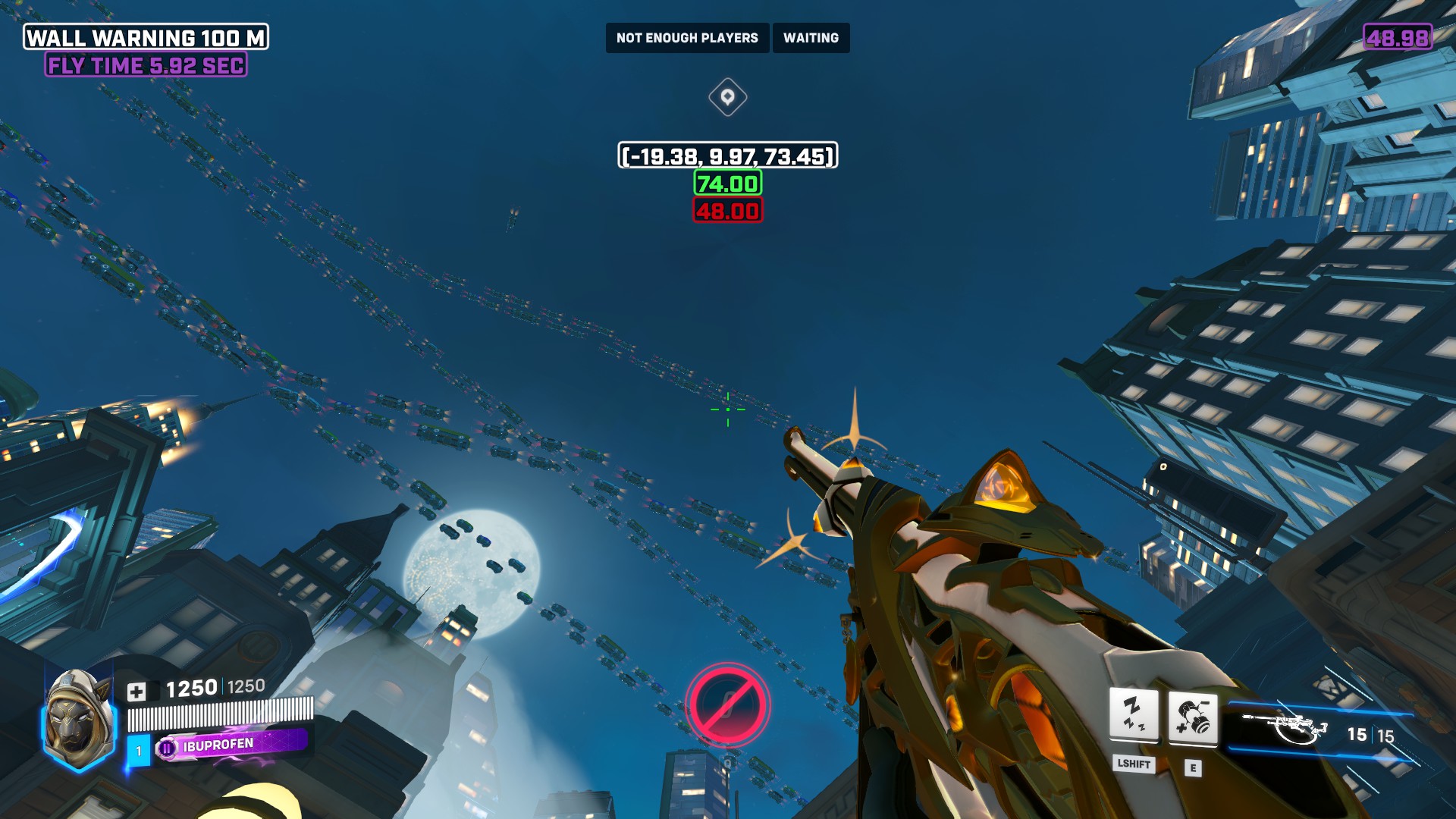Activate the Sleep Dart ability icon
The height and width of the screenshot is (819, 1456).
[x=1134, y=714]
